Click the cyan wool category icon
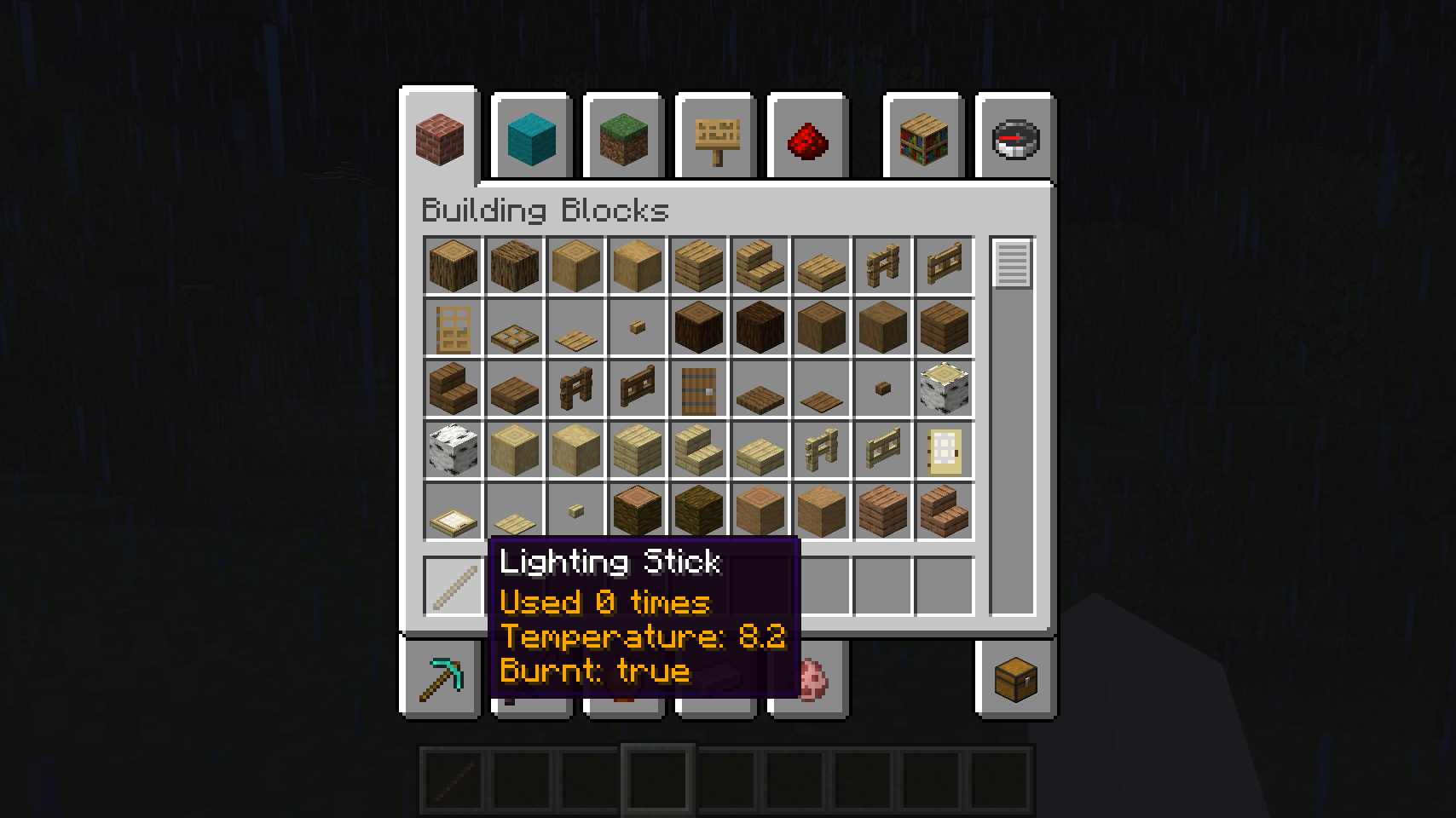The width and height of the screenshot is (1456, 818). point(533,136)
